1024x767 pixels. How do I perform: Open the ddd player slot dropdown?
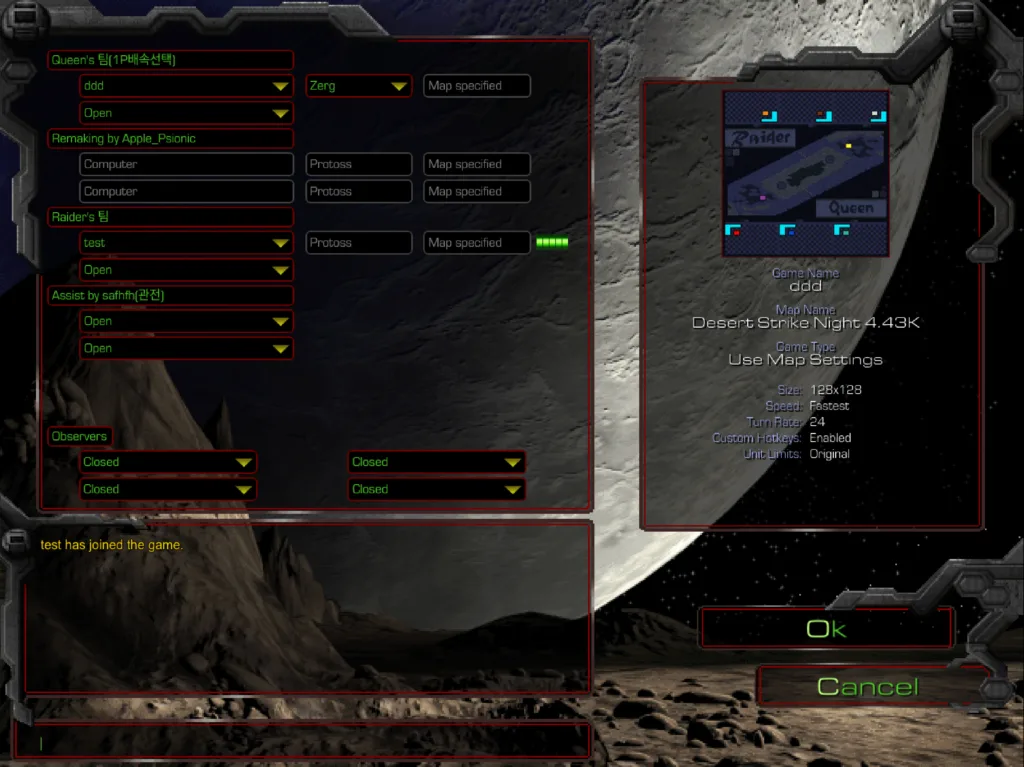(186, 86)
